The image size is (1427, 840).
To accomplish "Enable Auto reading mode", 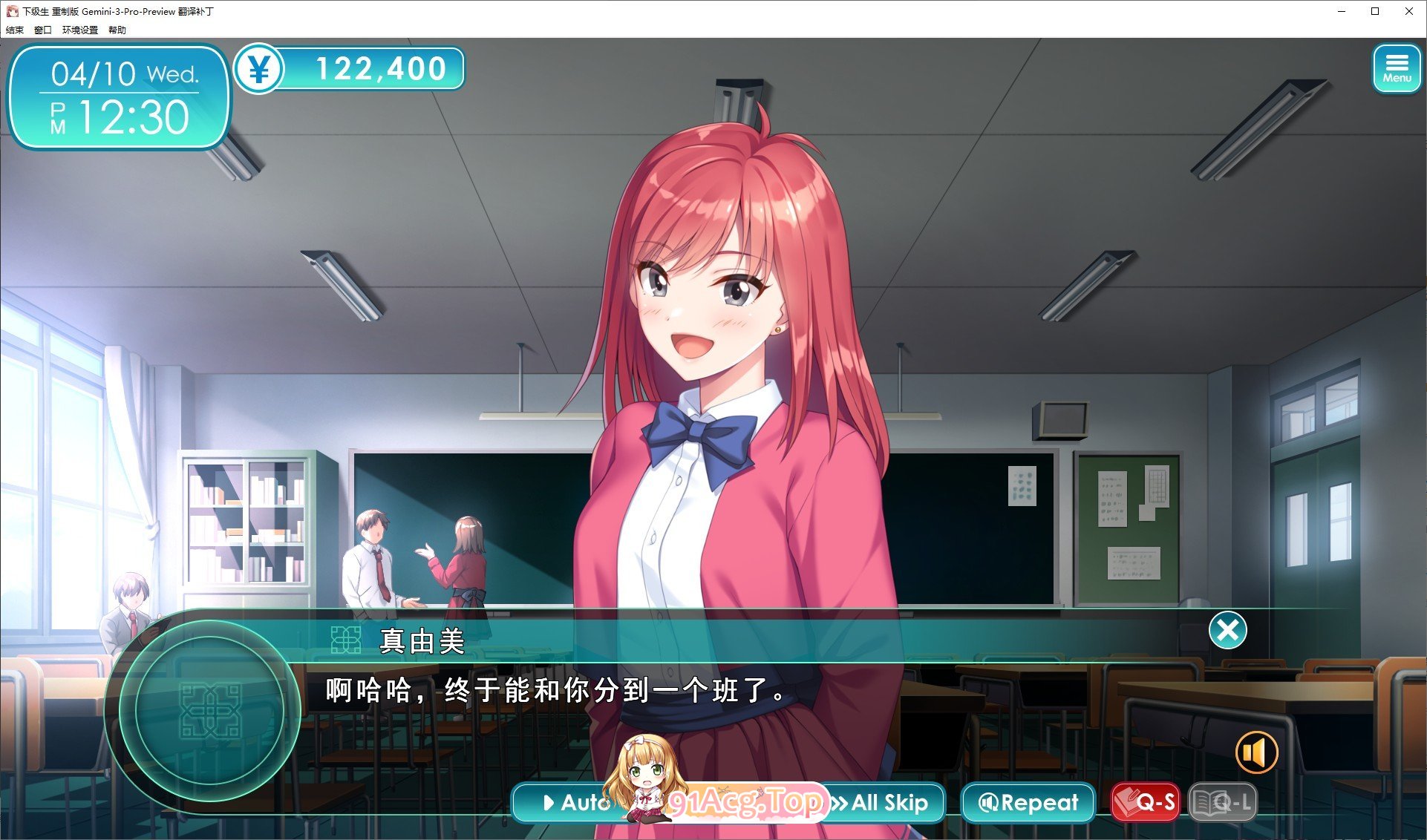I will pos(578,802).
